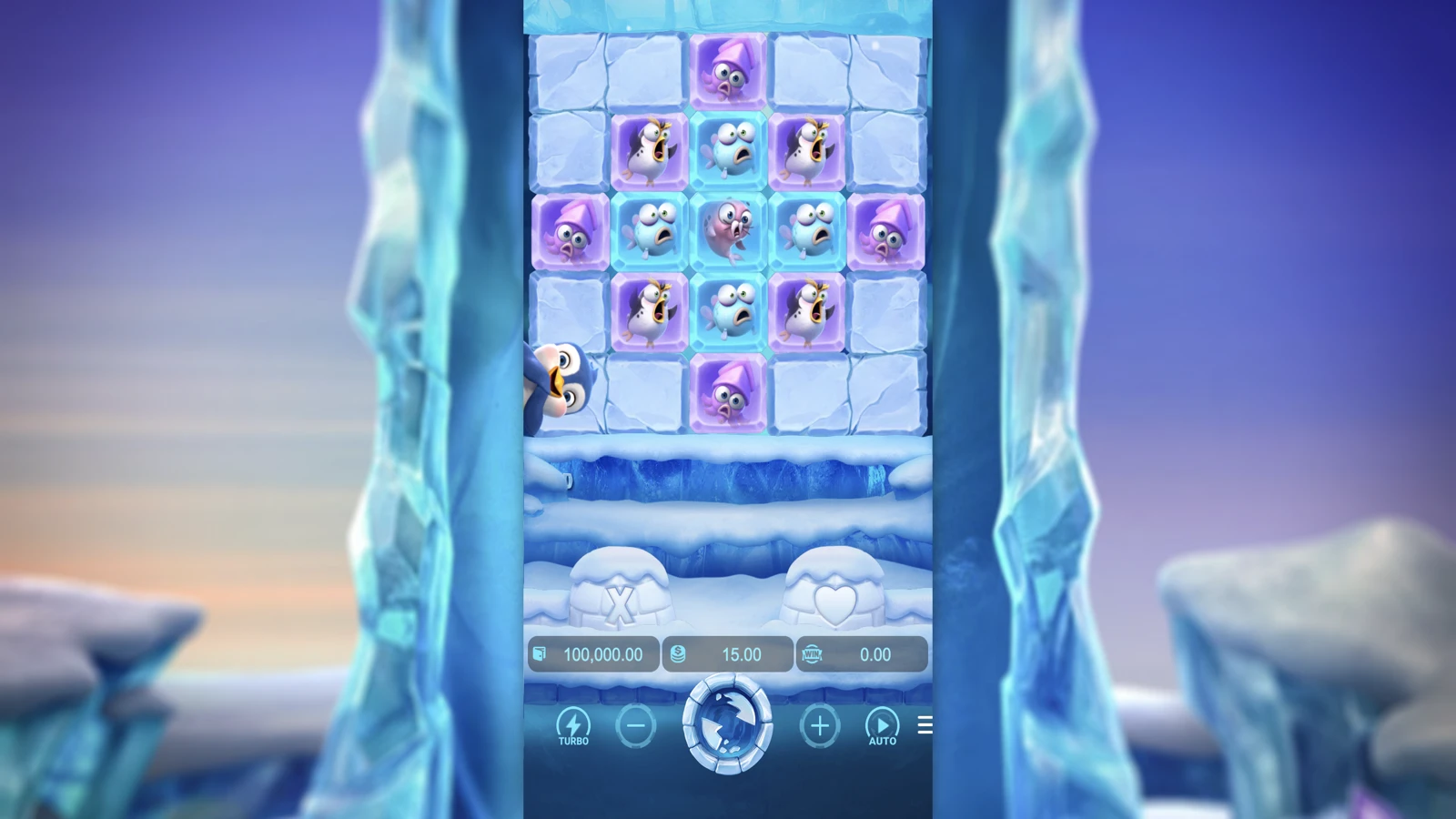Click the pink-hatted bird symbol on the top row
Screen dimensions: 1456x819
click(x=727, y=70)
